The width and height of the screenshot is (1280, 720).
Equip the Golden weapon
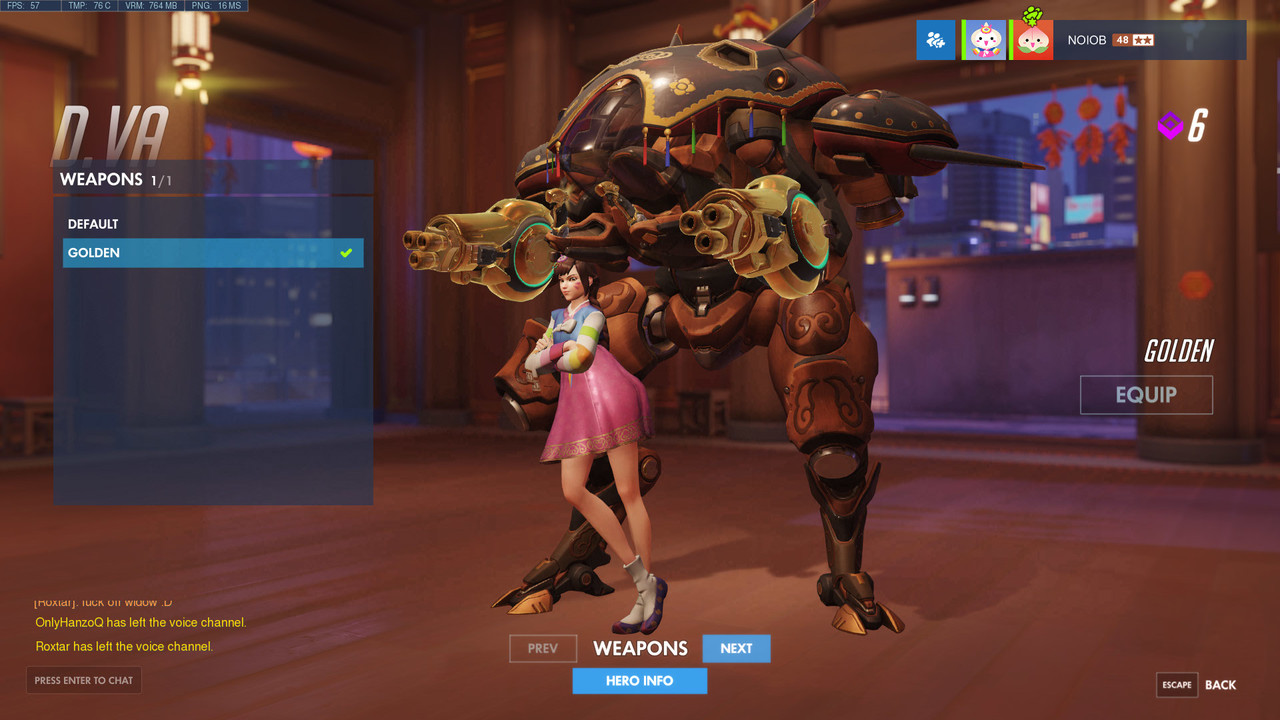tap(1146, 395)
